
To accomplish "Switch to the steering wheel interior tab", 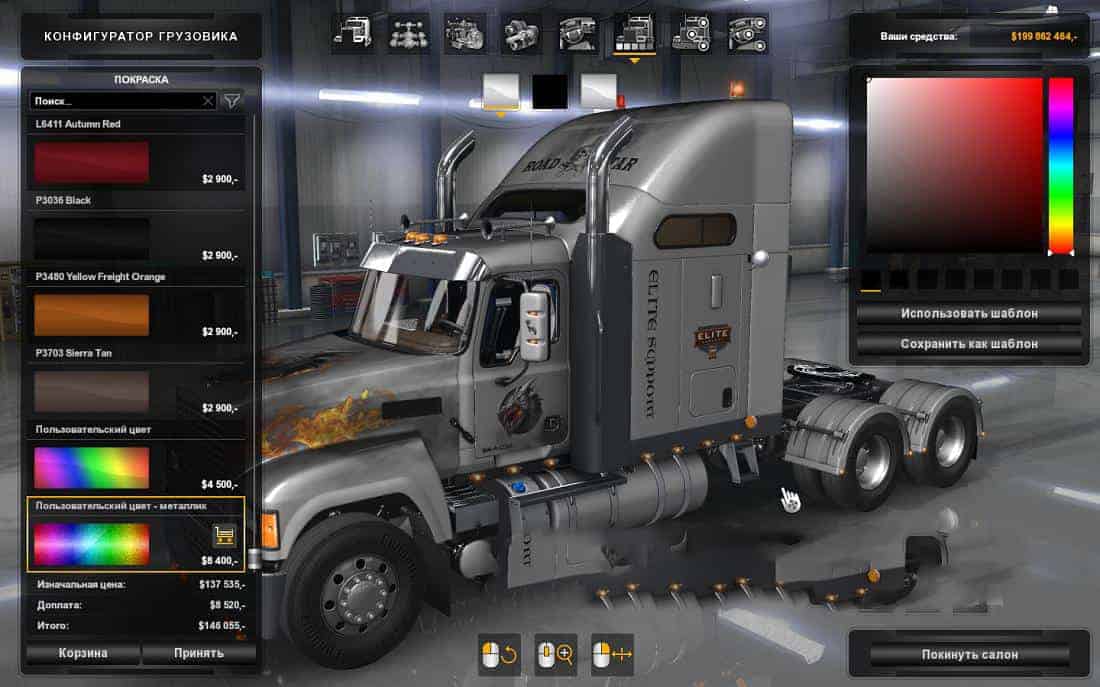I will [x=578, y=34].
